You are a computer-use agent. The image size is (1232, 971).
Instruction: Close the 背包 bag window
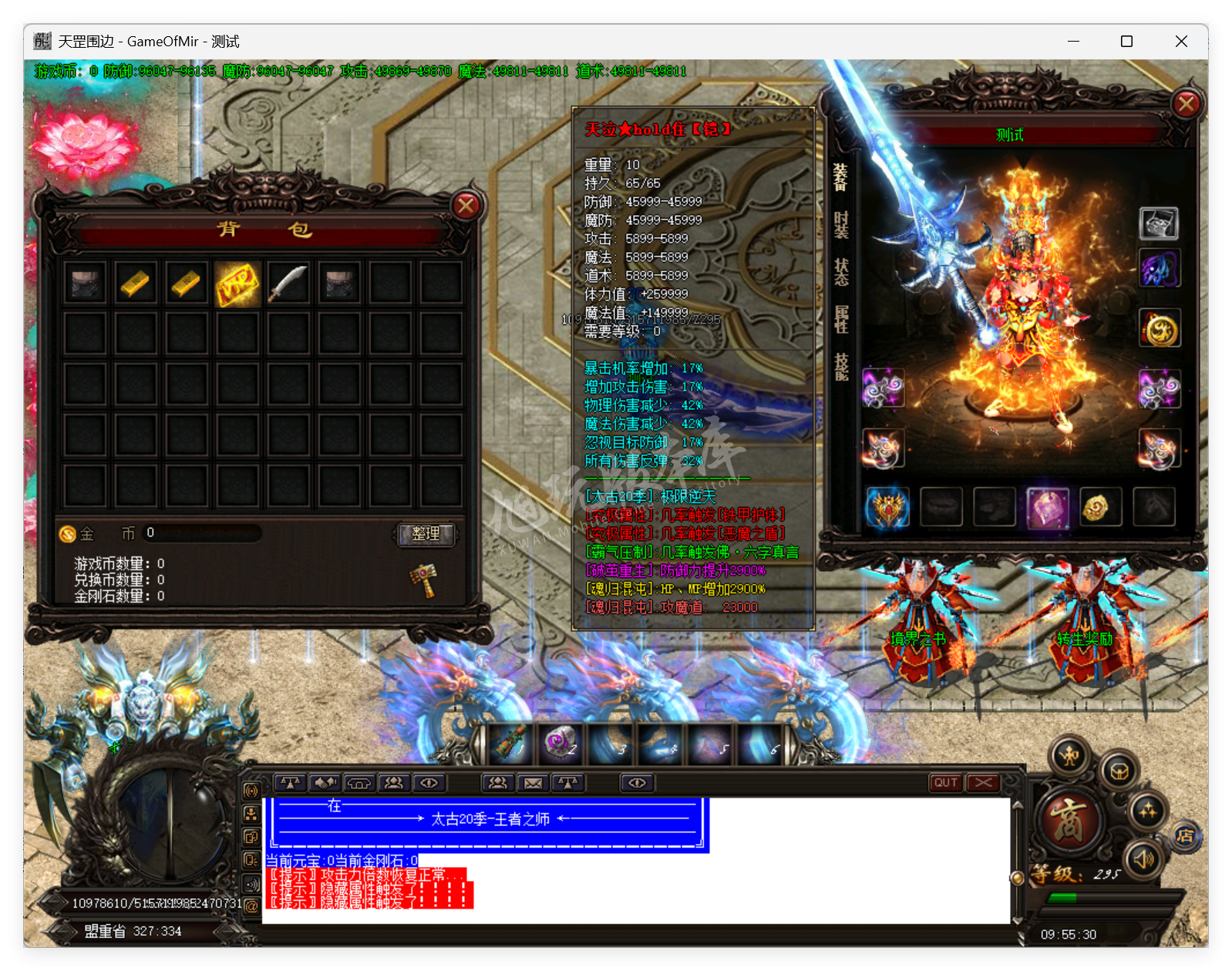(x=466, y=206)
